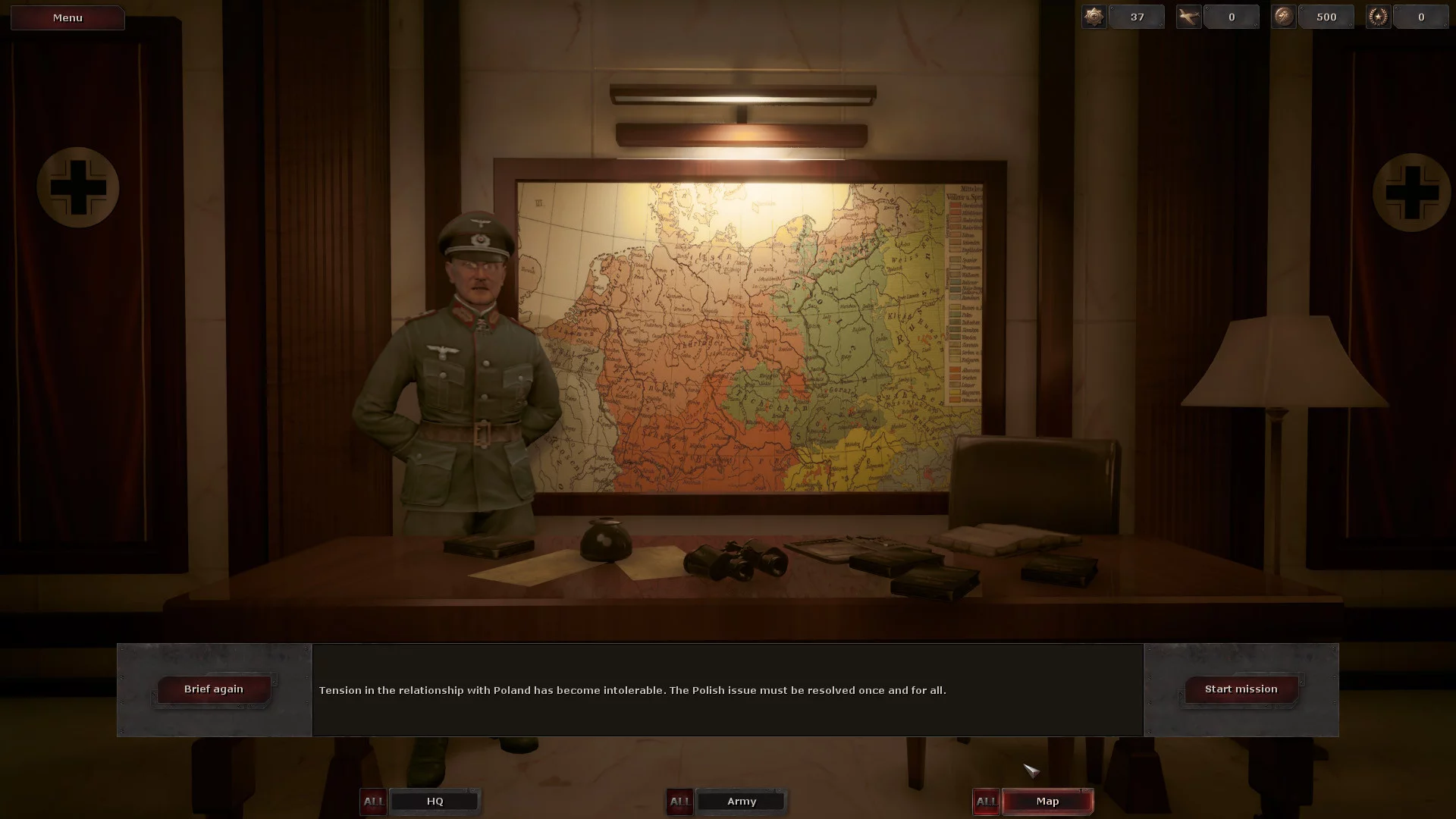Toggle the ALL button beside Map
This screenshot has height=819, width=1456.
pyautogui.click(x=986, y=802)
